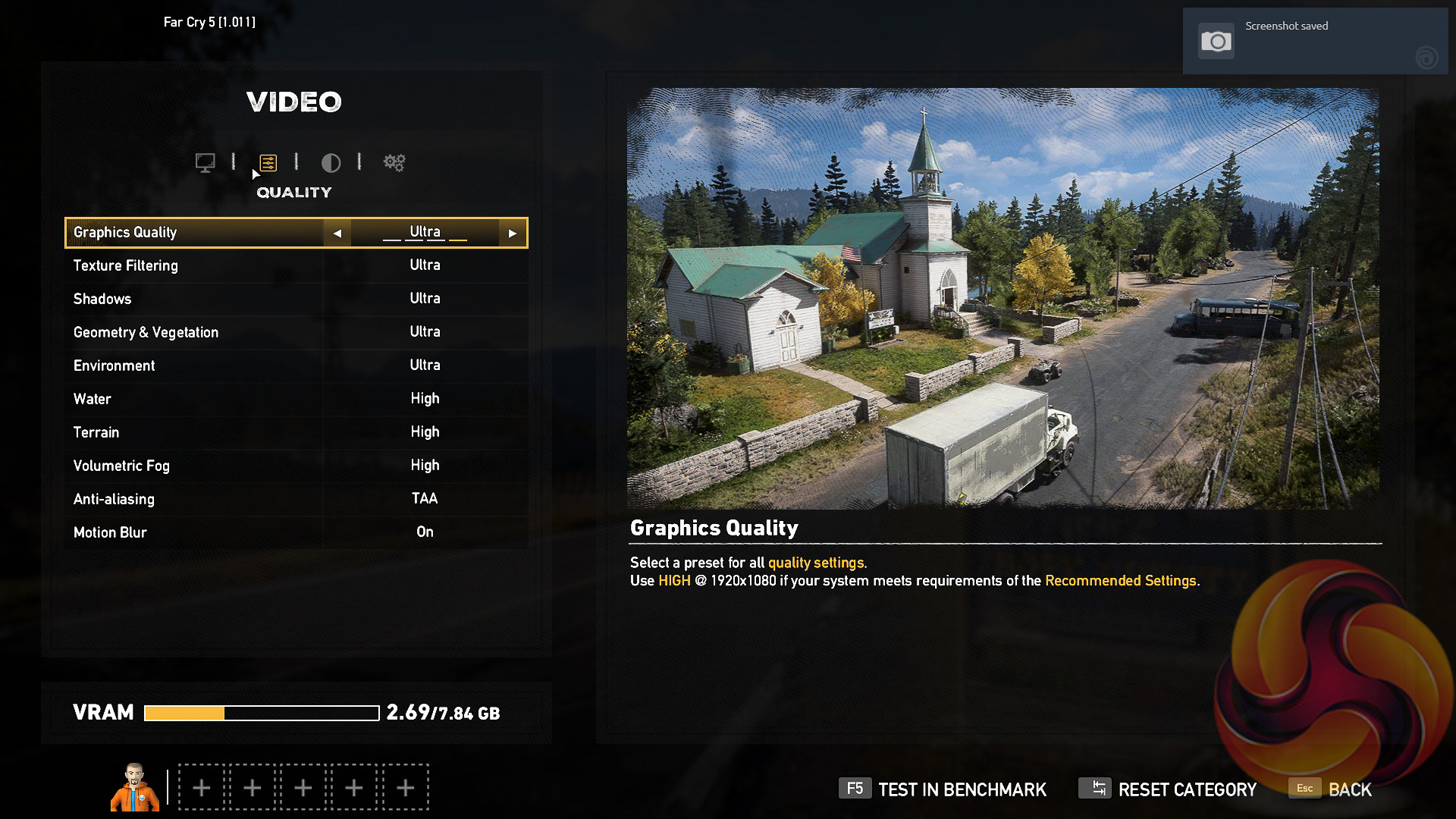Raise Graphics Quality with the right arrow
The image size is (1456, 819).
[x=513, y=234]
